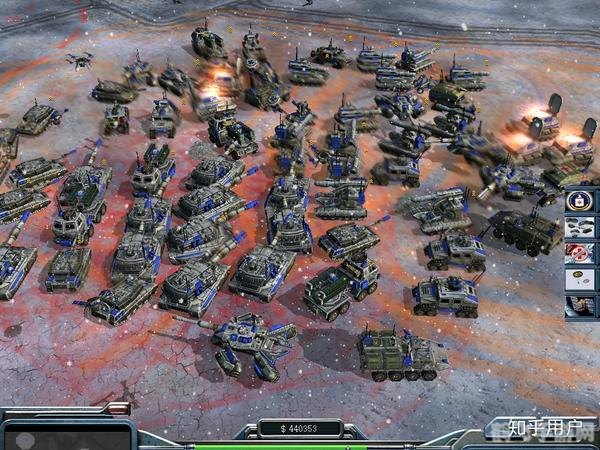600x450 pixels.
Task: Select the tank squadron power icon
Action: click(582, 228)
